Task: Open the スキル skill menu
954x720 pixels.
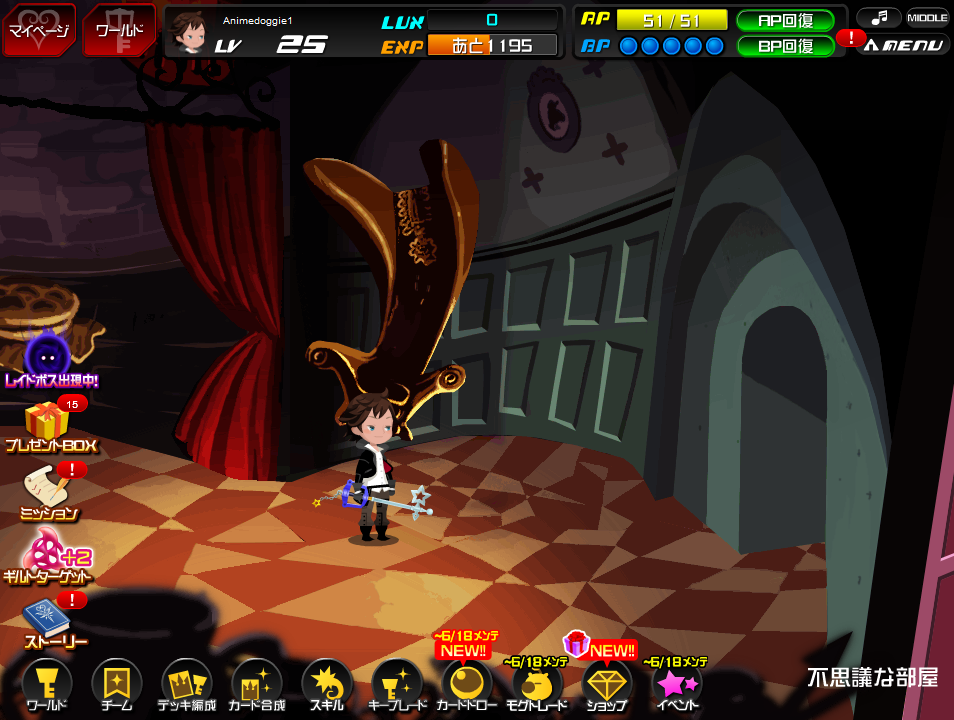Action: point(327,685)
